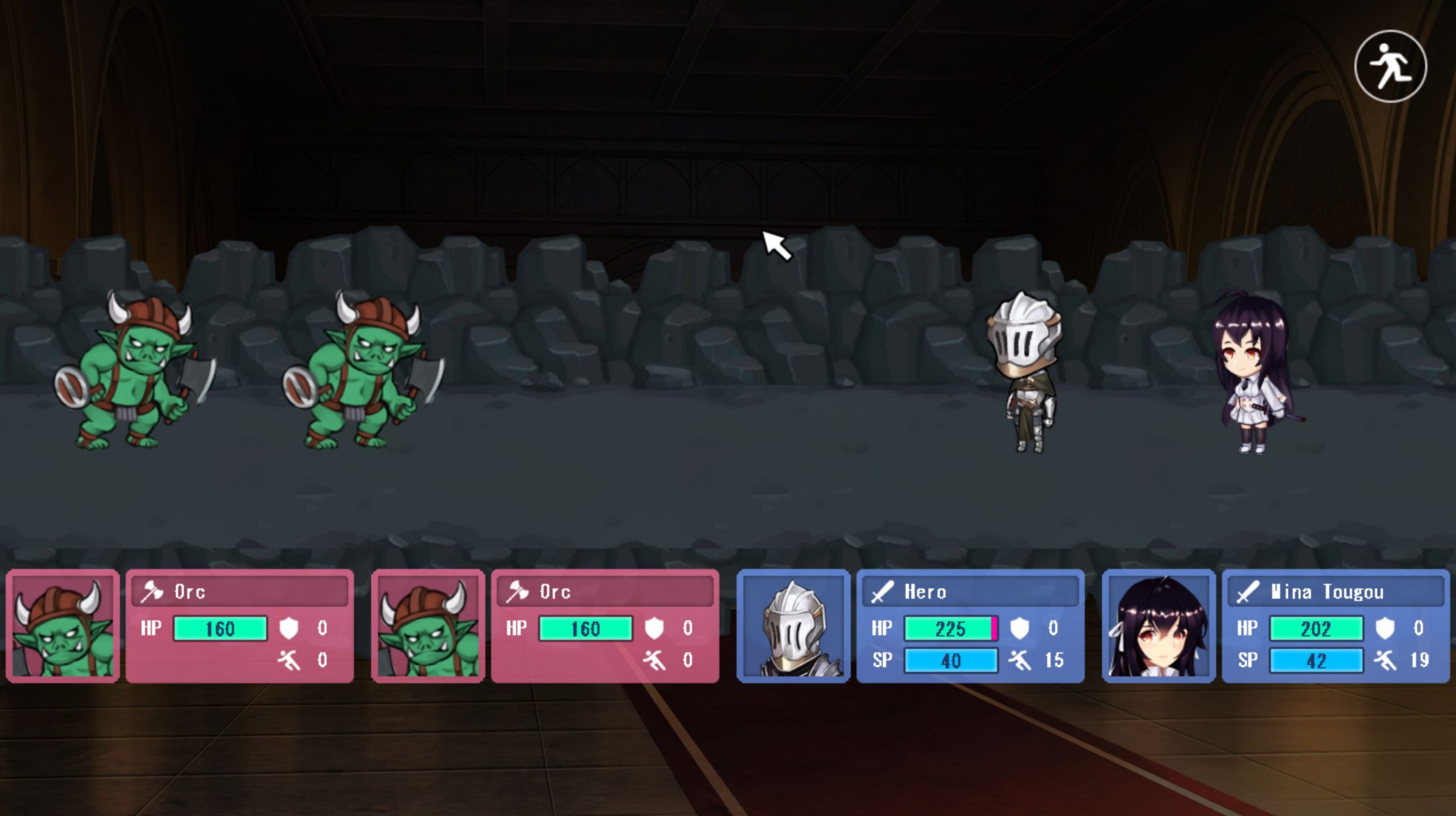Screen dimensions: 1456x816
Task: Choose the Mina Tougou name status panel
Action: [x=1335, y=592]
